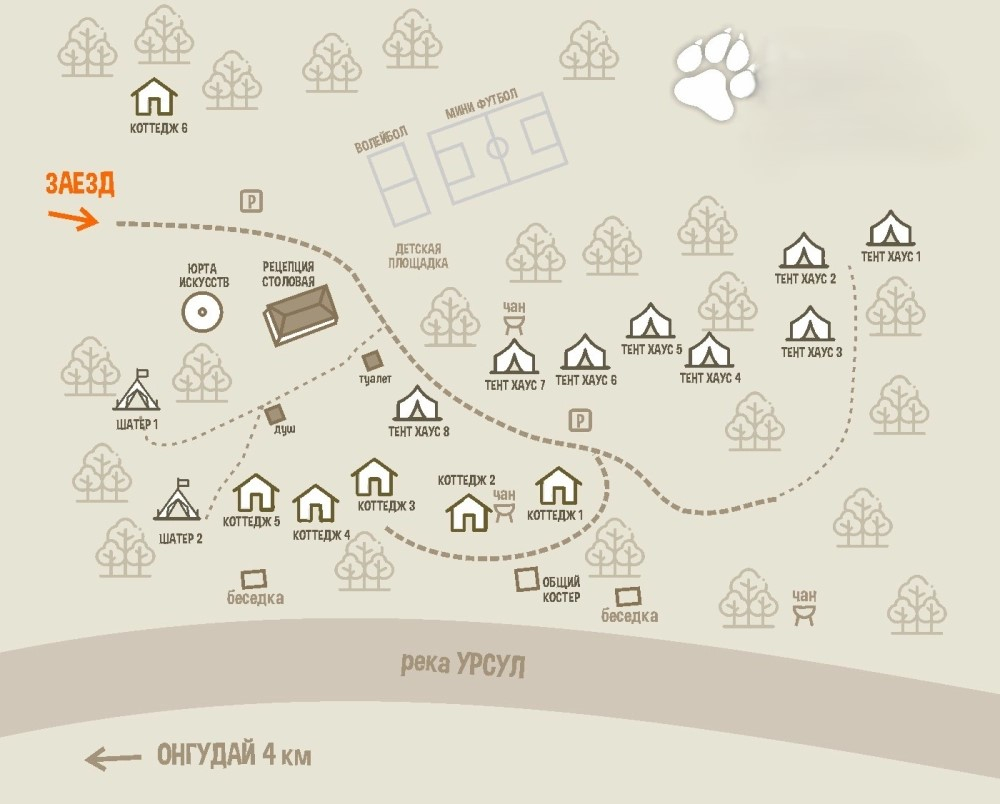Image resolution: width=1000 pixels, height=804 pixels.
Task: Choose the Тент Хаус 8 marker
Action: pyautogui.click(x=417, y=404)
